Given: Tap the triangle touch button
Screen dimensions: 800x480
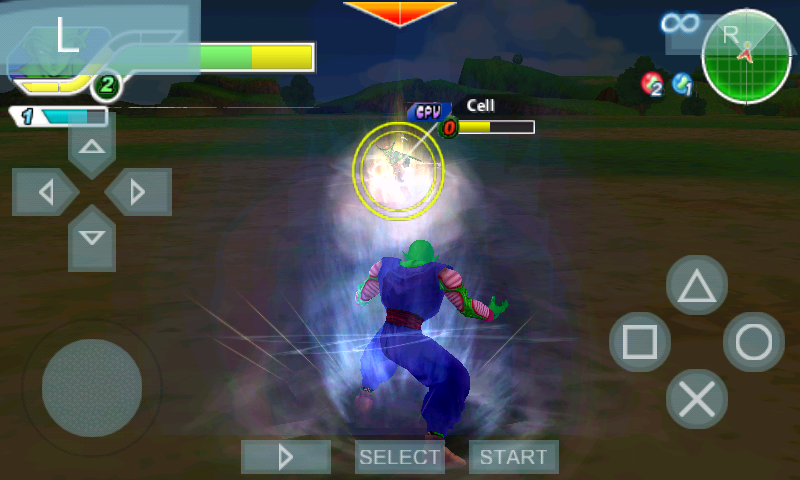Looking at the screenshot, I should click(697, 287).
